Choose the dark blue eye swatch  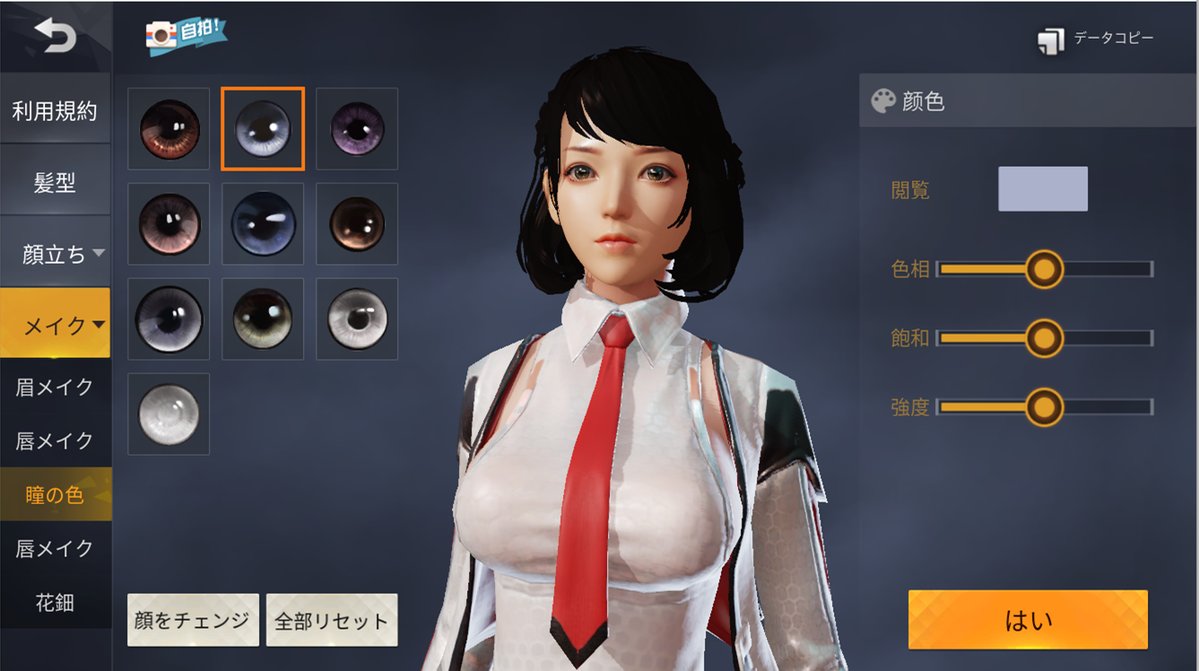(263, 224)
